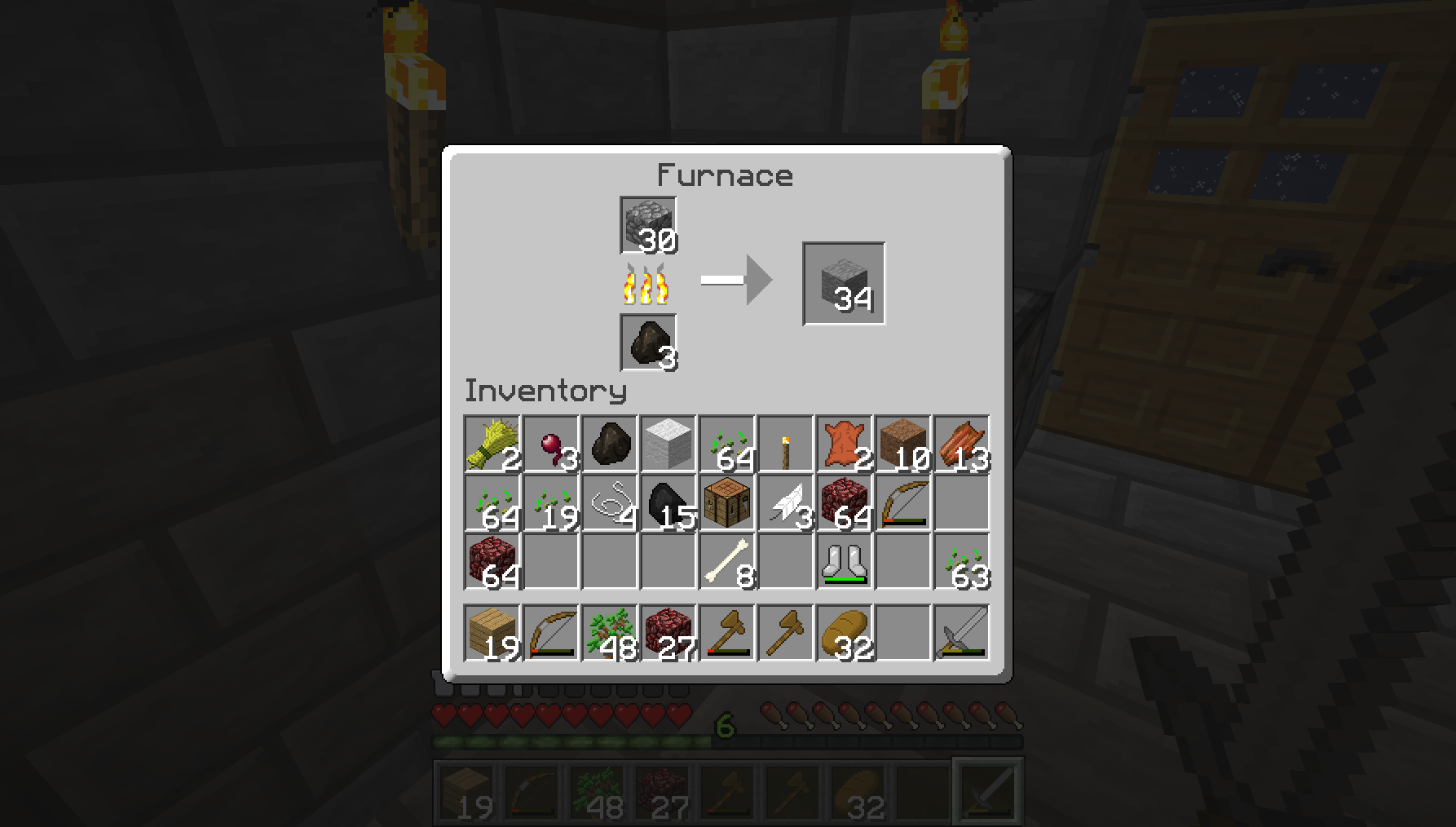1456x827 pixels.
Task: Pick up the leaves stack of 48
Action: coord(610,633)
